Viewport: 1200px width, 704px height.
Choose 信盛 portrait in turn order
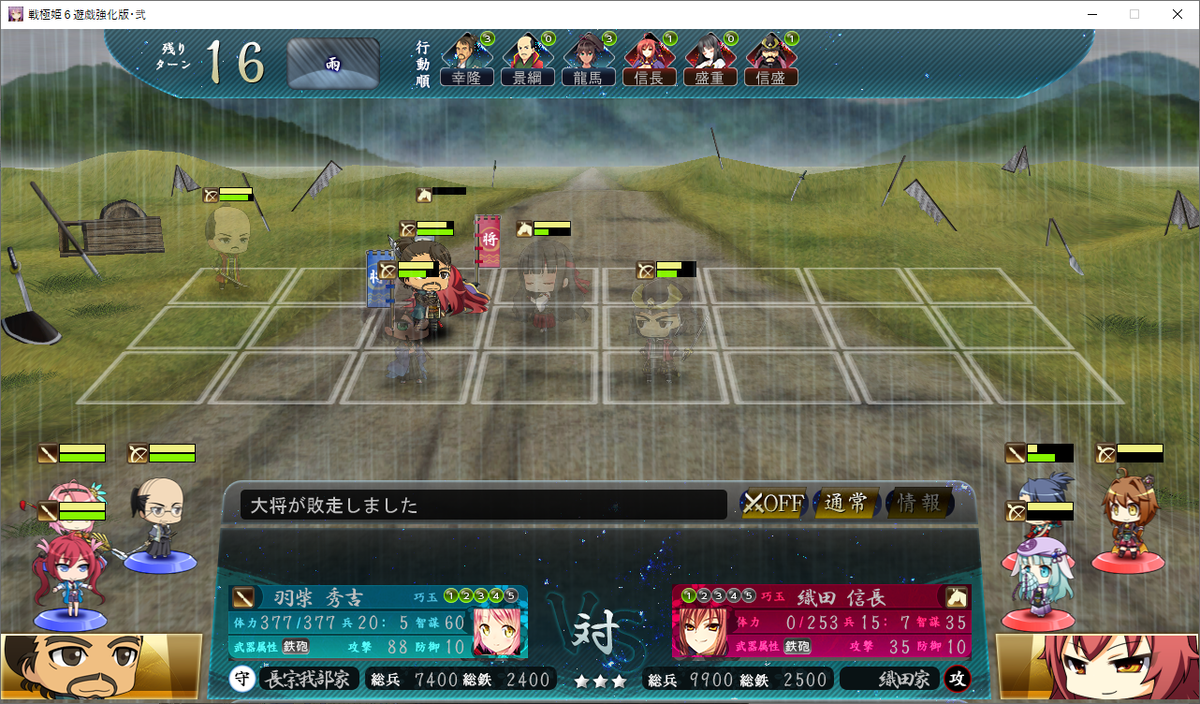point(771,60)
